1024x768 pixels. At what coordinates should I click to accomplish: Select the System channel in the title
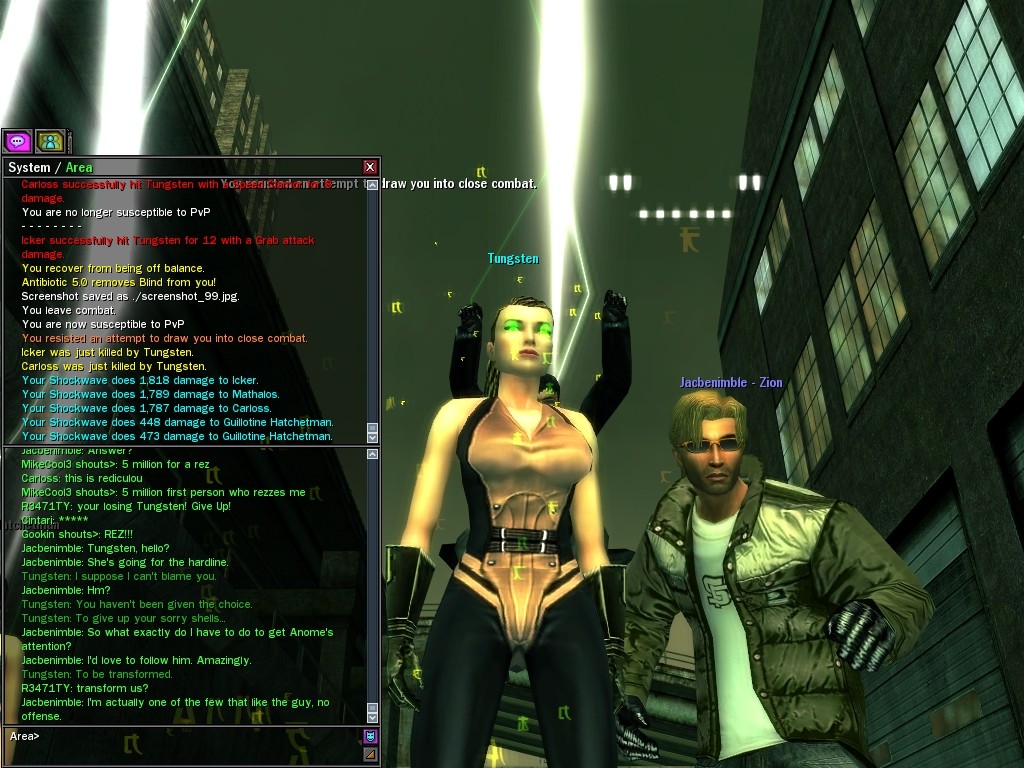(x=29, y=167)
